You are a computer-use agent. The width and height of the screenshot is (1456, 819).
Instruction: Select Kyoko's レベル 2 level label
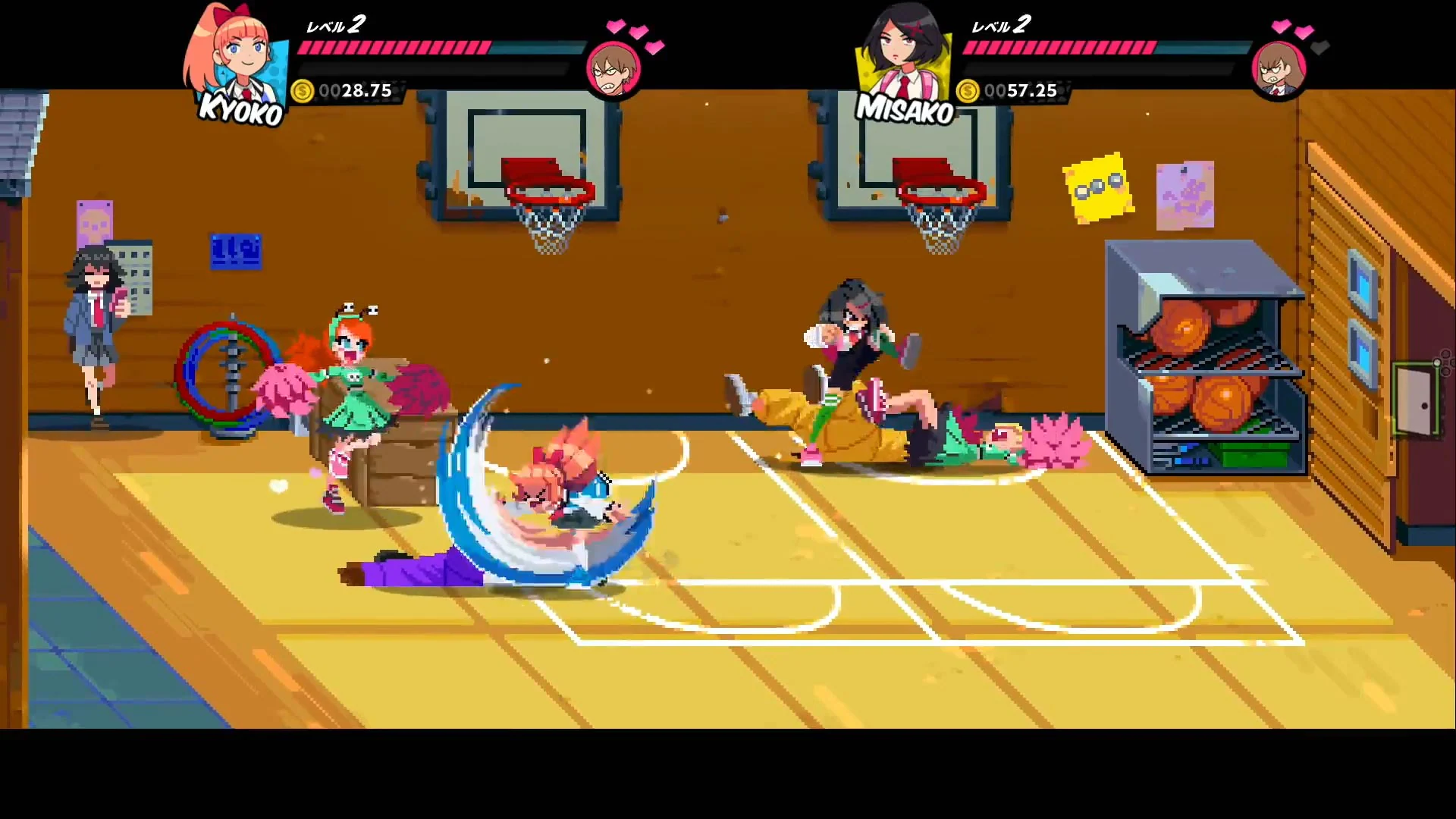click(x=334, y=25)
